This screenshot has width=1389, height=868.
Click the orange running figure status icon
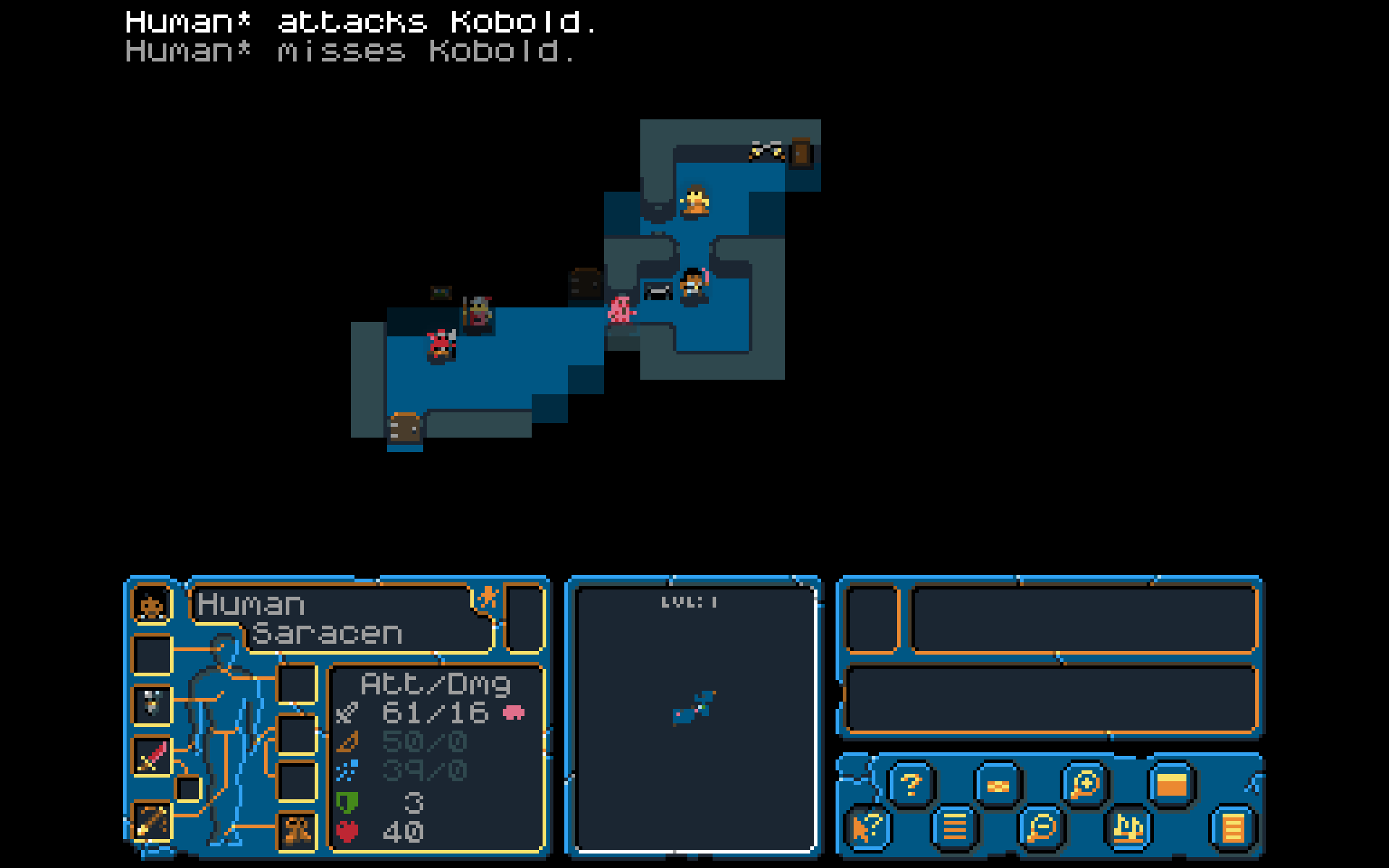tap(488, 597)
